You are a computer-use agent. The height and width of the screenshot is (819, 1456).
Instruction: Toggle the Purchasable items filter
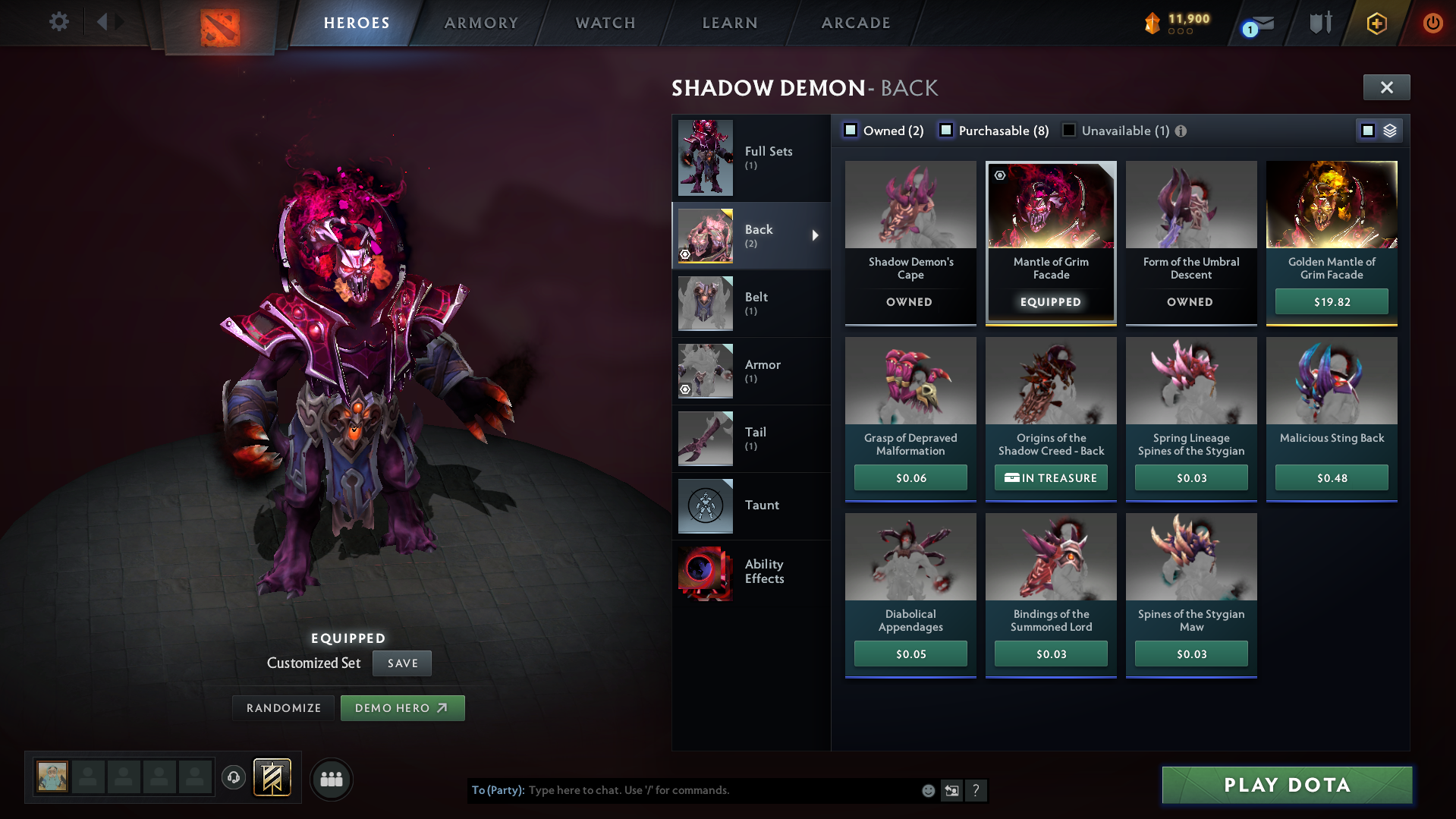(946, 130)
